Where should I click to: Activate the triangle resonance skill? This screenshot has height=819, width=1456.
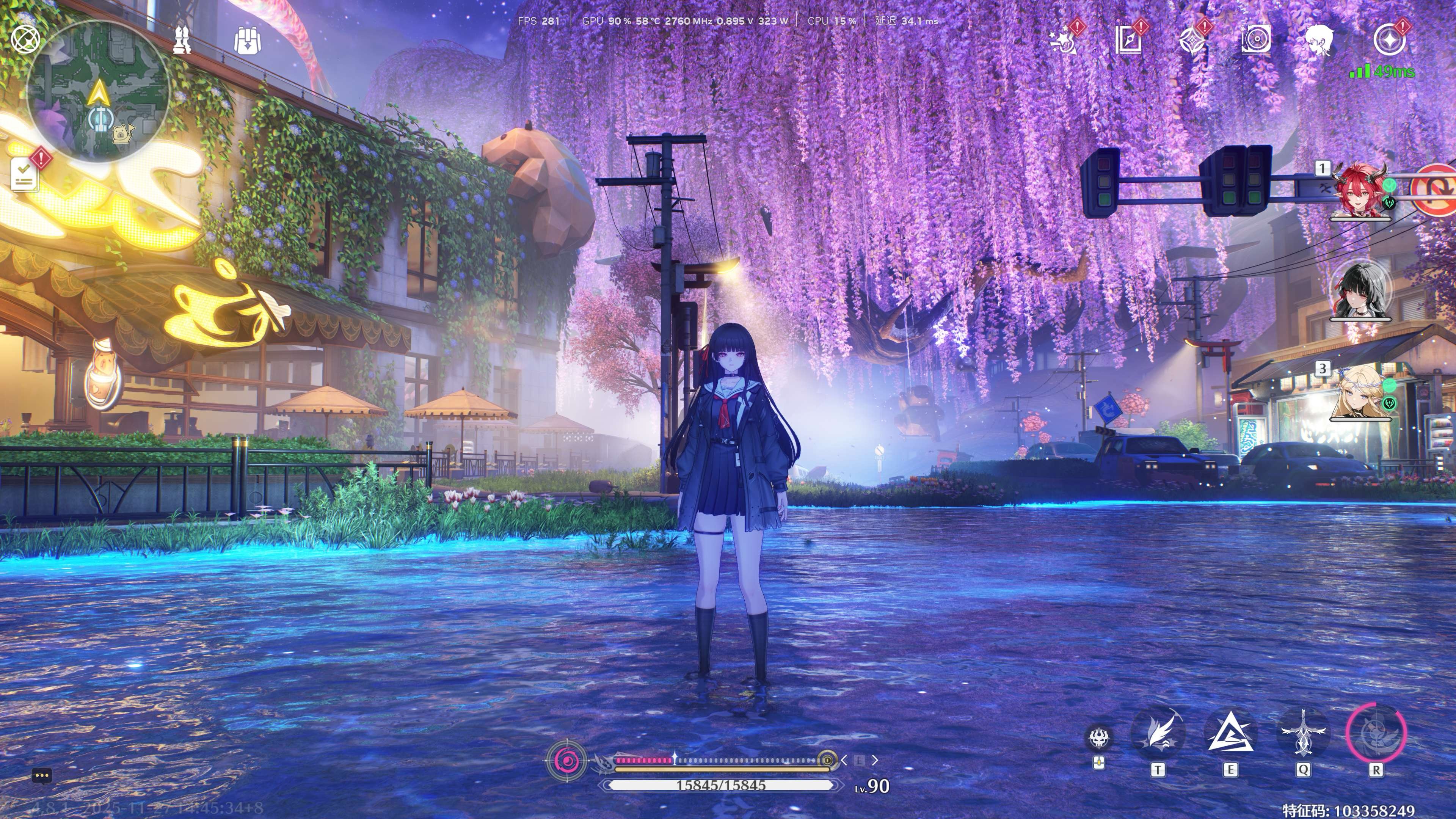click(1230, 734)
